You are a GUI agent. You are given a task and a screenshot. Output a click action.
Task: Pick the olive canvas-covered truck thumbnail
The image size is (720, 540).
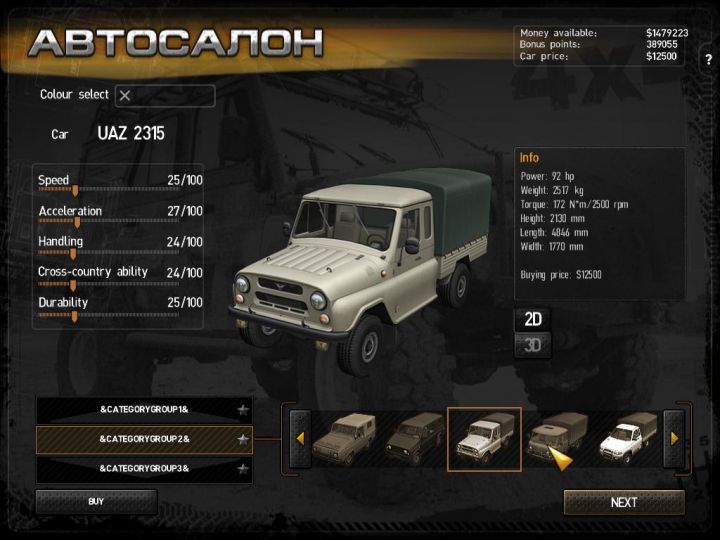[x=555, y=436]
